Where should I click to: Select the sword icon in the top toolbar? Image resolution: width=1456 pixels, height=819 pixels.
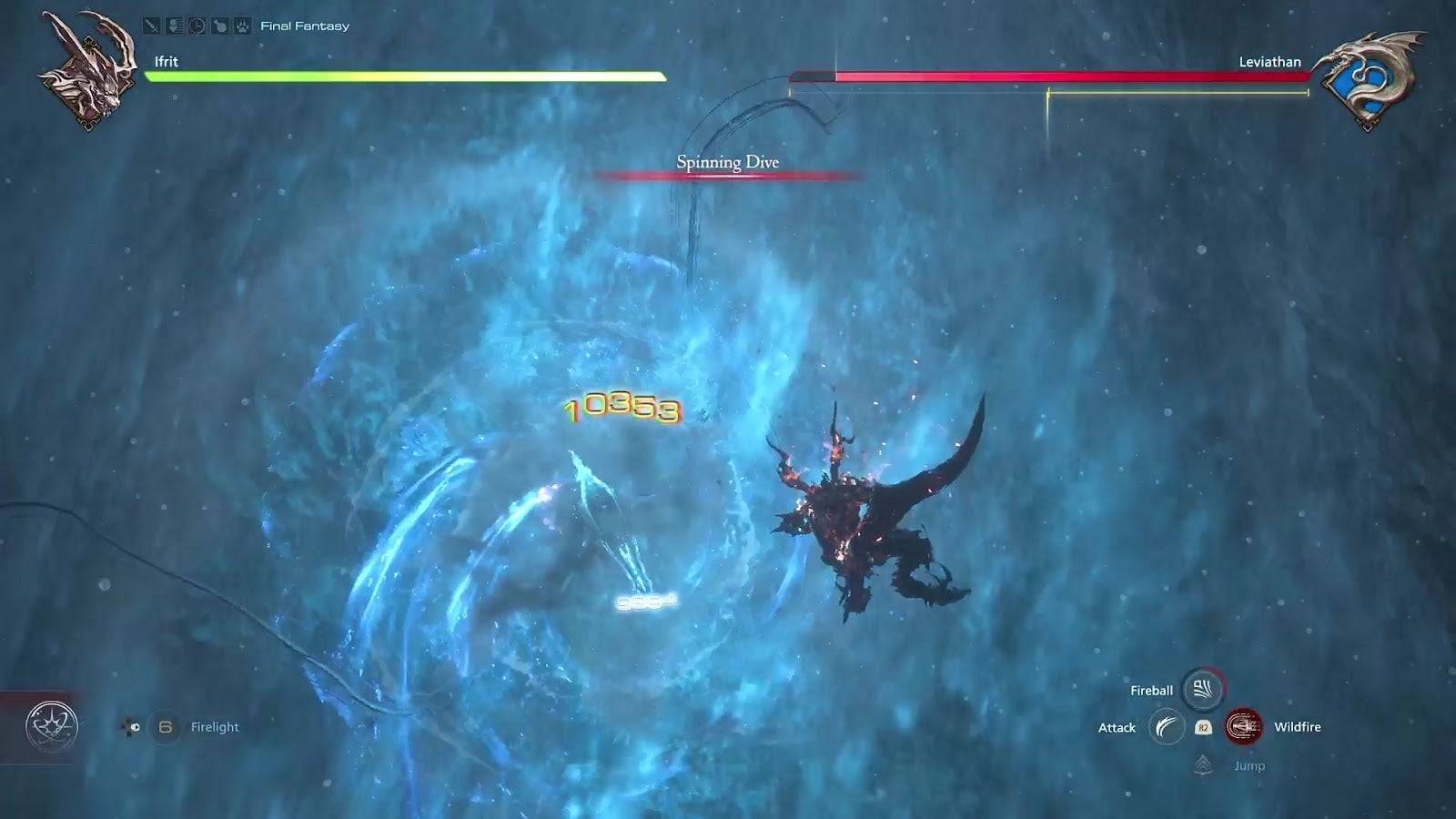[151, 25]
